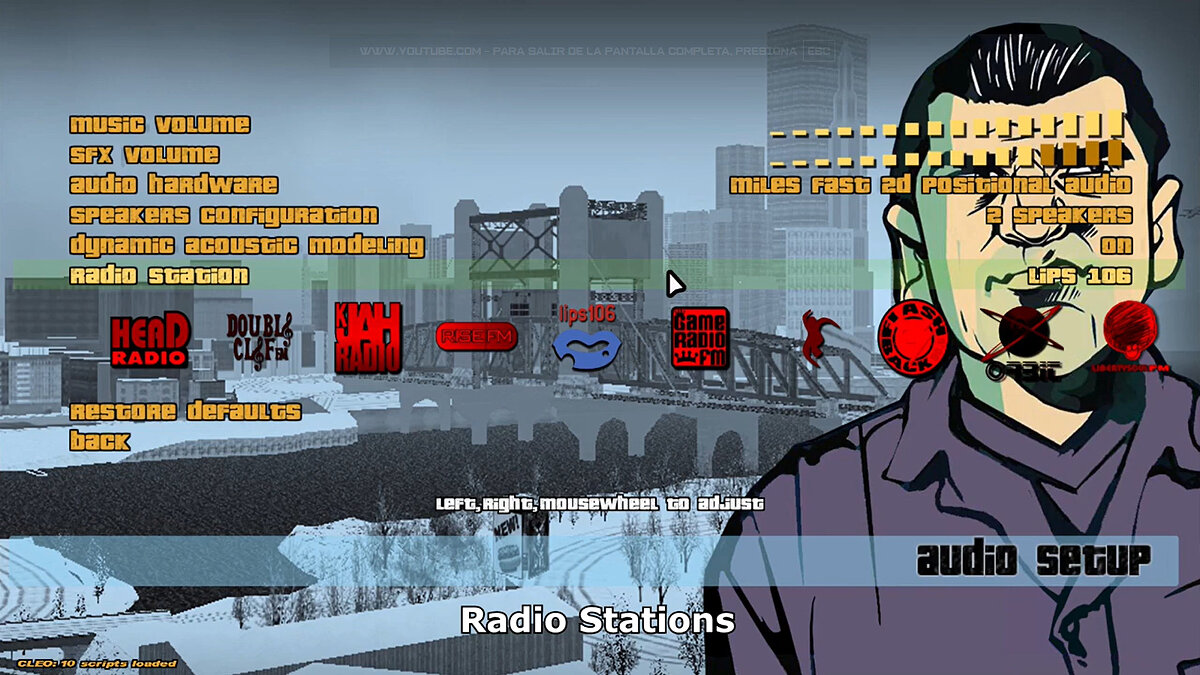
Task: Go Back from Audio Setup
Action: pos(100,441)
